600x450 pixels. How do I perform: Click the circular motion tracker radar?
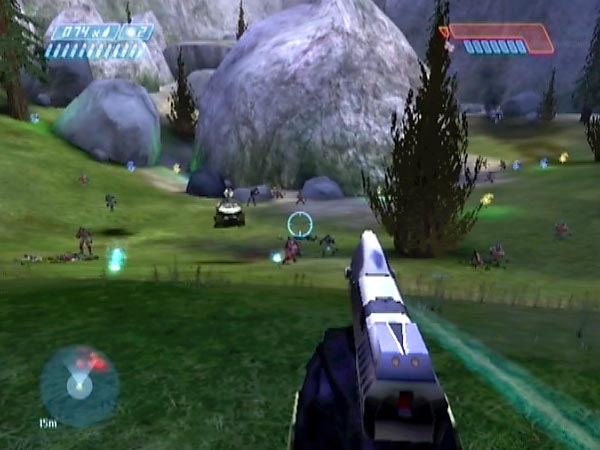tap(79, 385)
